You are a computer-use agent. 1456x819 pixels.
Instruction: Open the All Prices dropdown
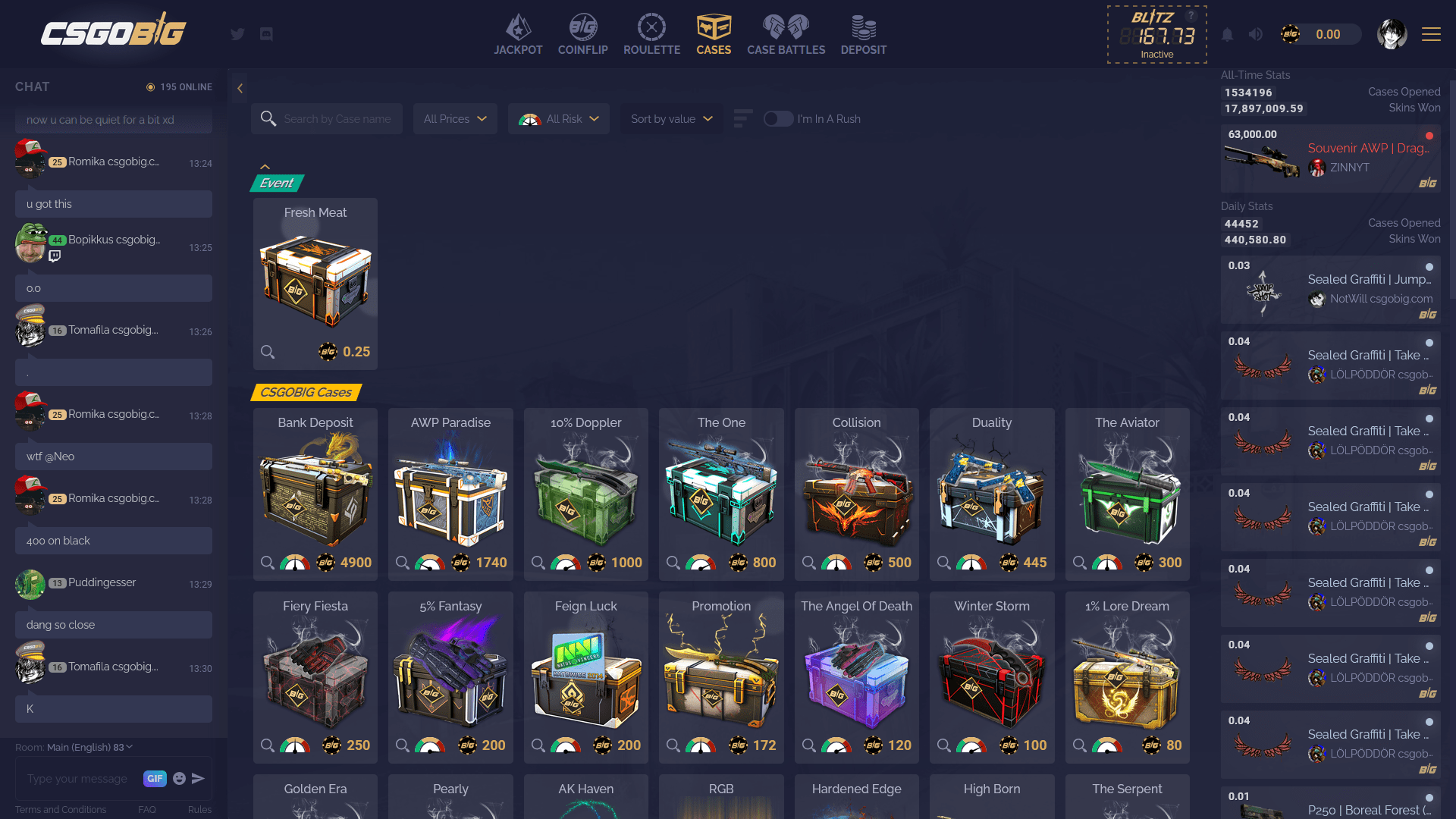pos(454,118)
